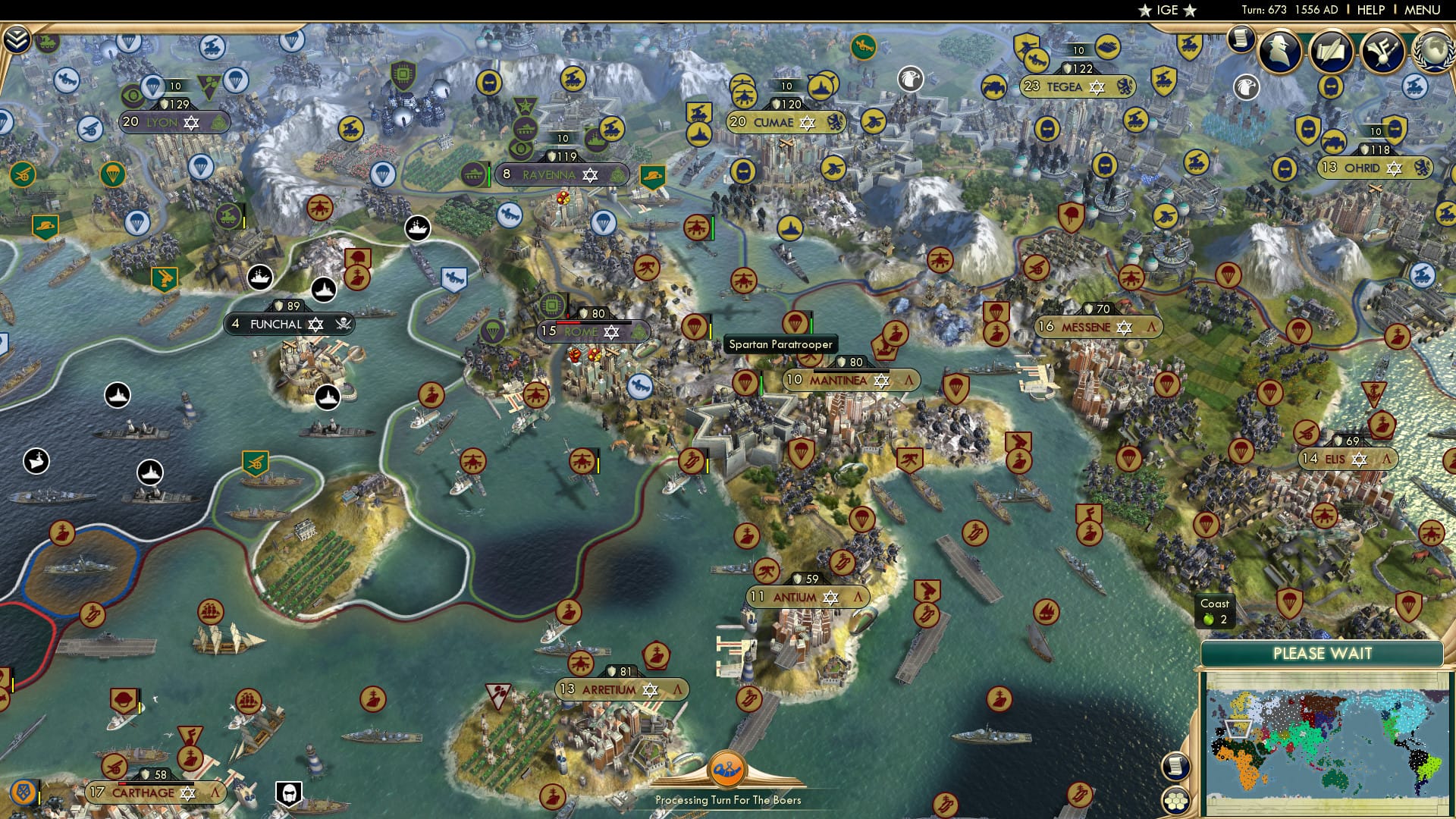Click the scroll icon beside the minimap
Viewport: 1456px width, 819px height.
click(x=1175, y=767)
